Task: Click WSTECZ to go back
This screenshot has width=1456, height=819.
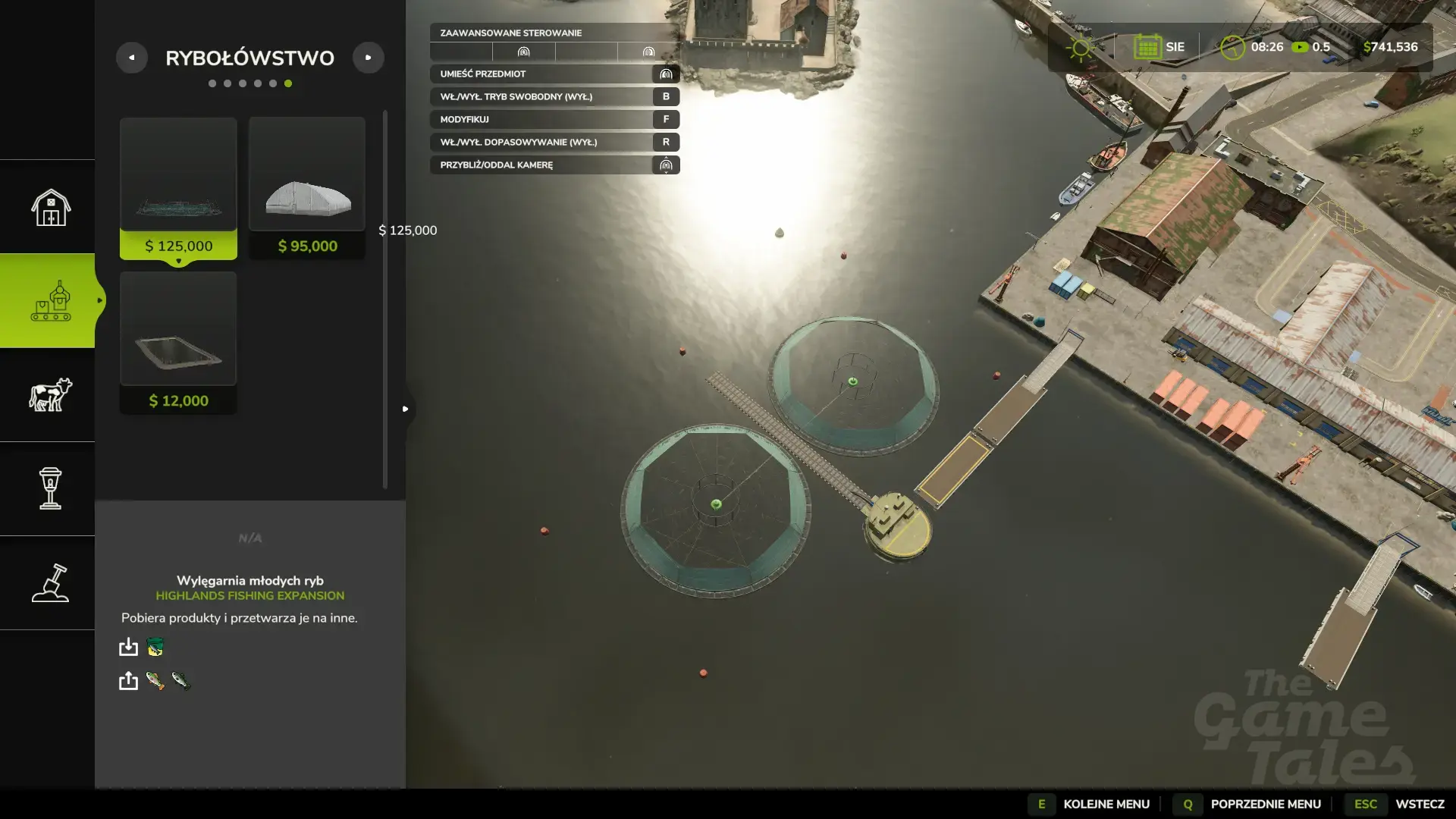Action: point(1412,804)
